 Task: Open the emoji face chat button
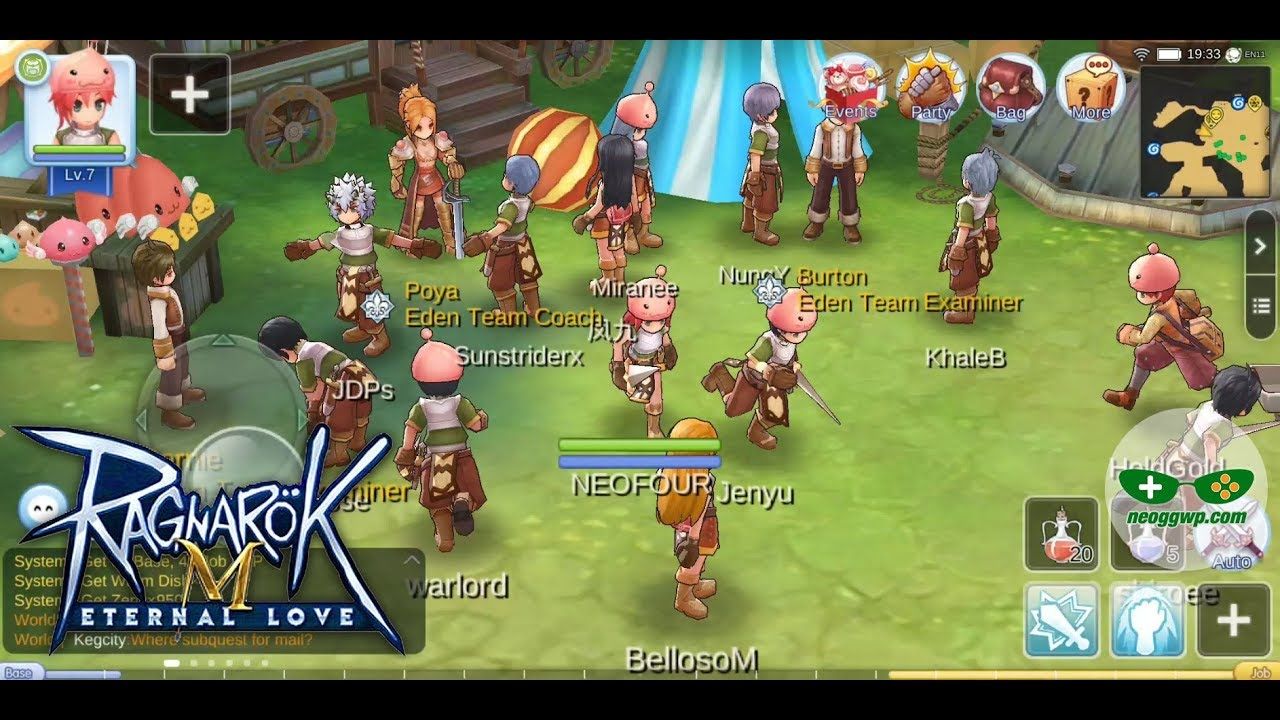point(43,508)
